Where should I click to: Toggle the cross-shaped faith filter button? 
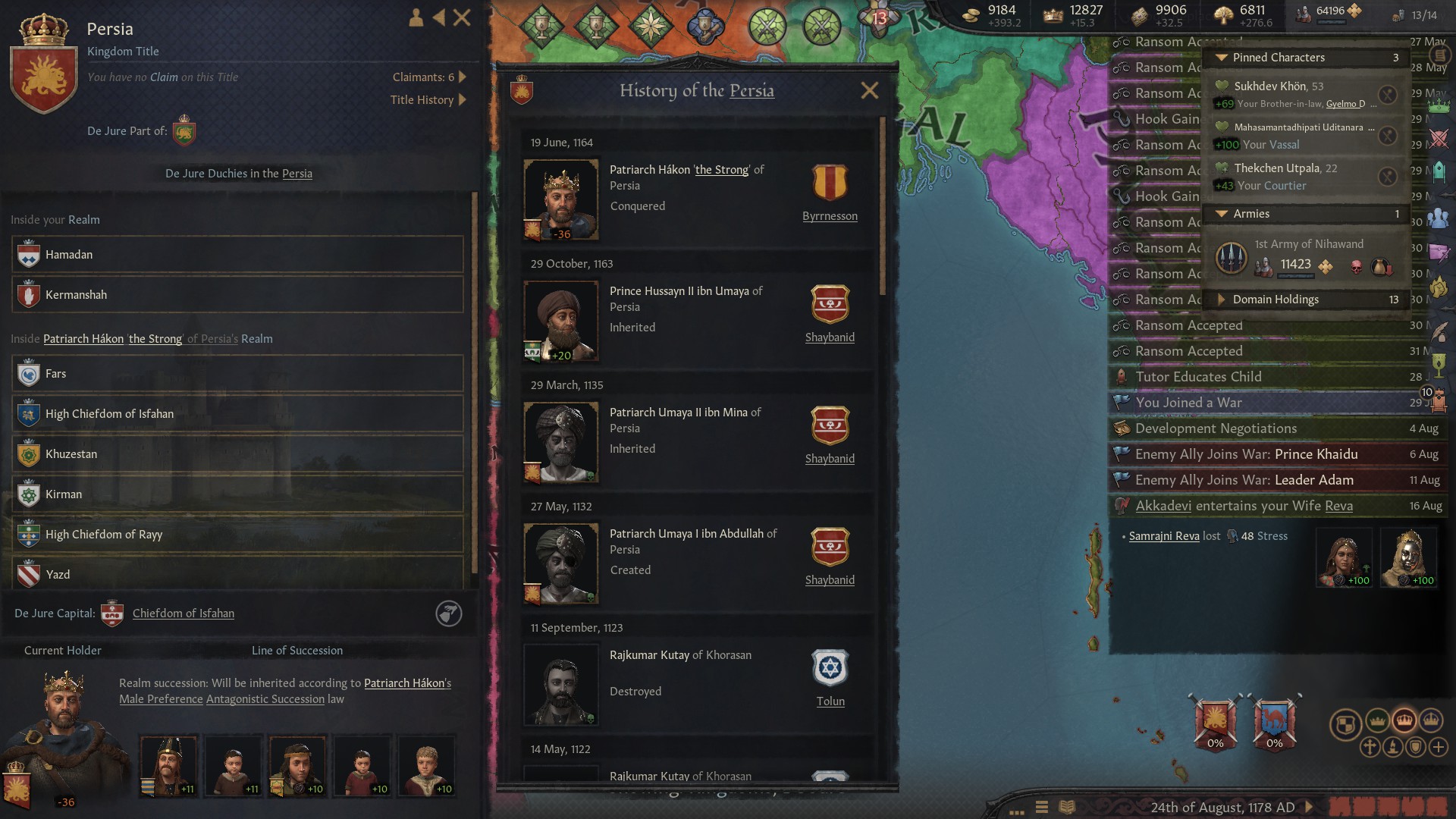click(x=1370, y=747)
